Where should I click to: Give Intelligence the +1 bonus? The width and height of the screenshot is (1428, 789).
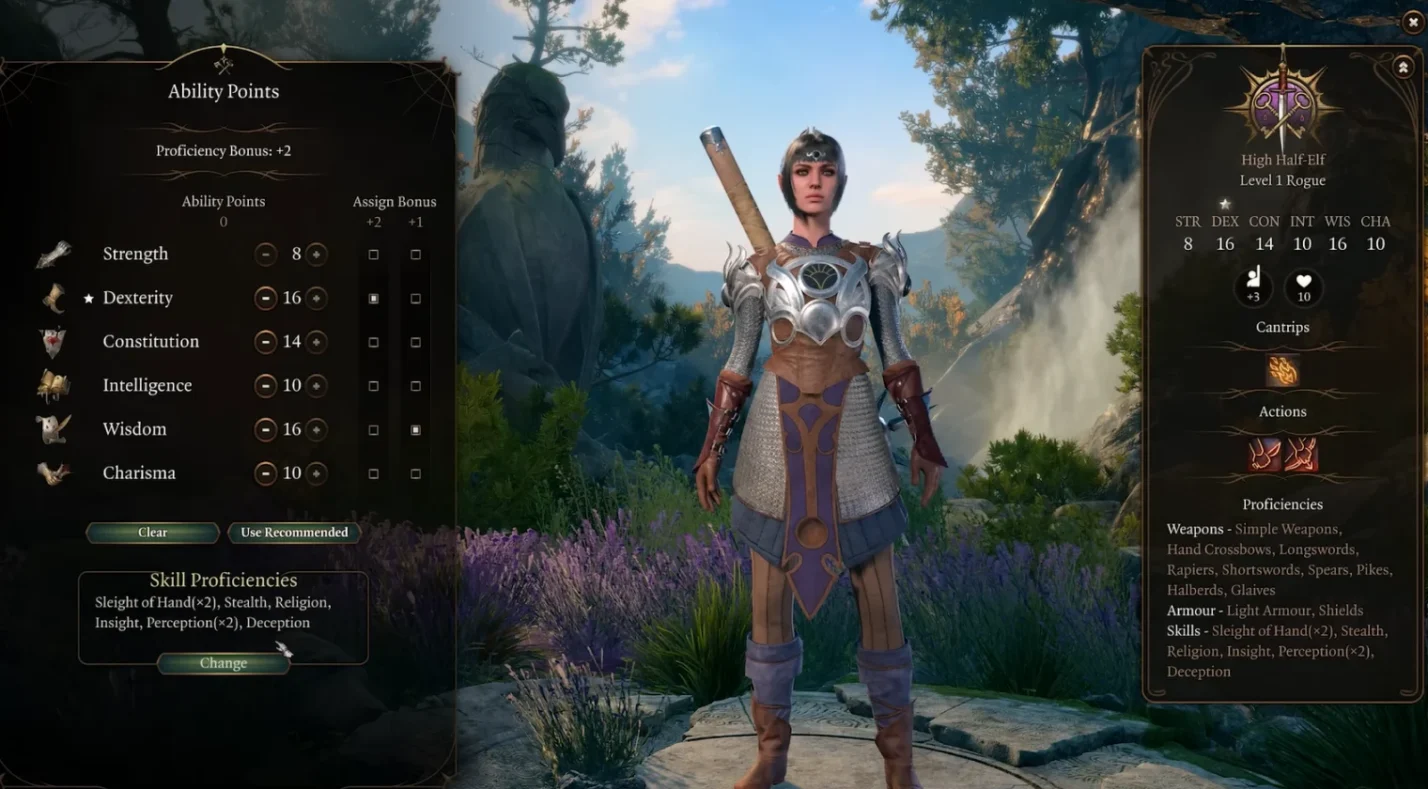(416, 386)
